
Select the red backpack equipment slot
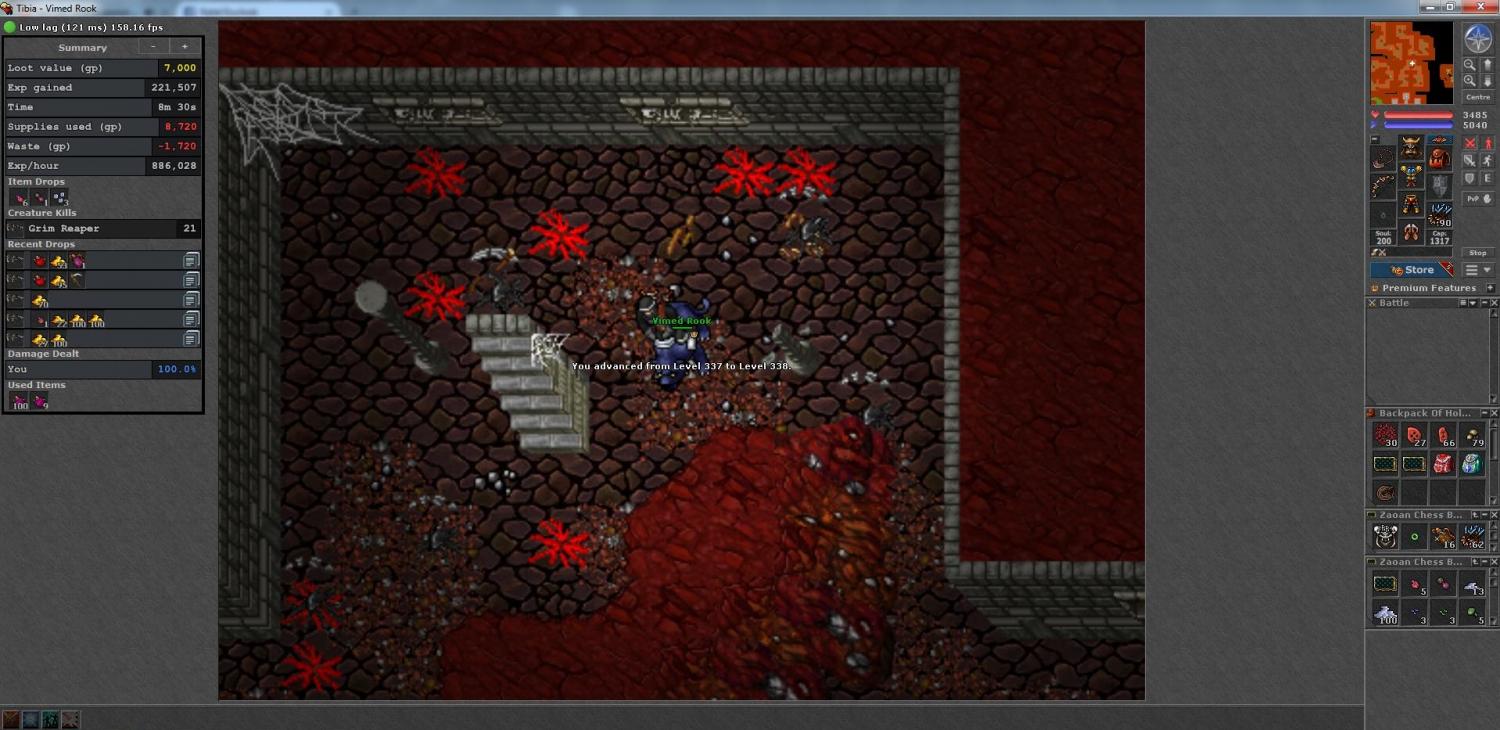[x=1439, y=157]
